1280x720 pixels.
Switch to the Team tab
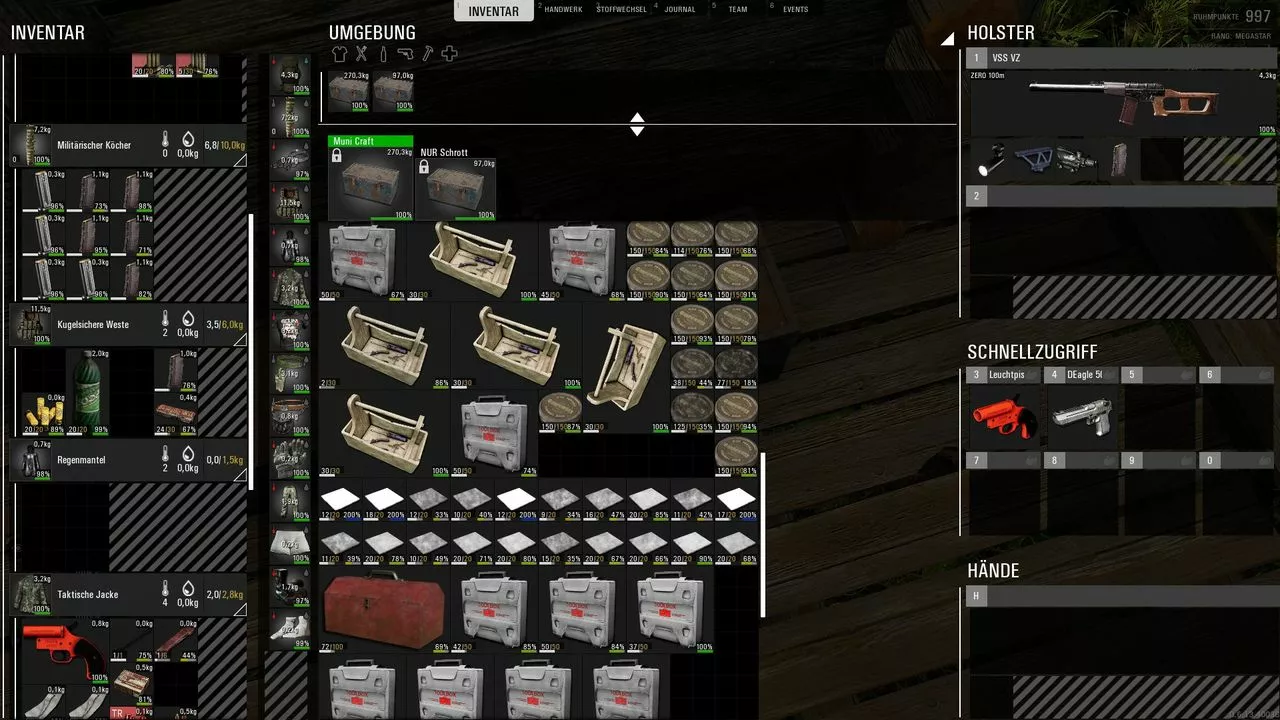[737, 10]
